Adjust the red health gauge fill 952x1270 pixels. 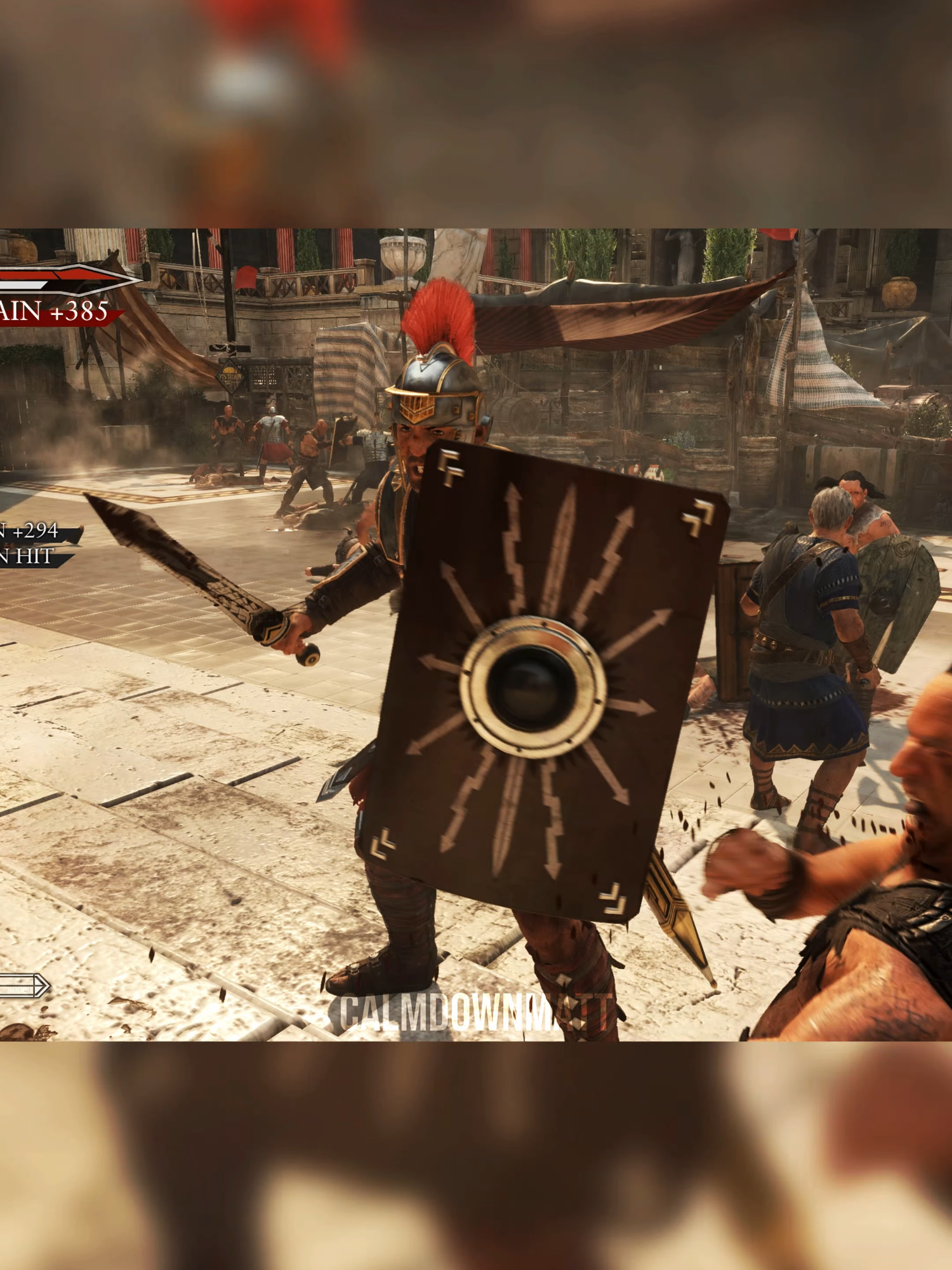pos(38,274)
